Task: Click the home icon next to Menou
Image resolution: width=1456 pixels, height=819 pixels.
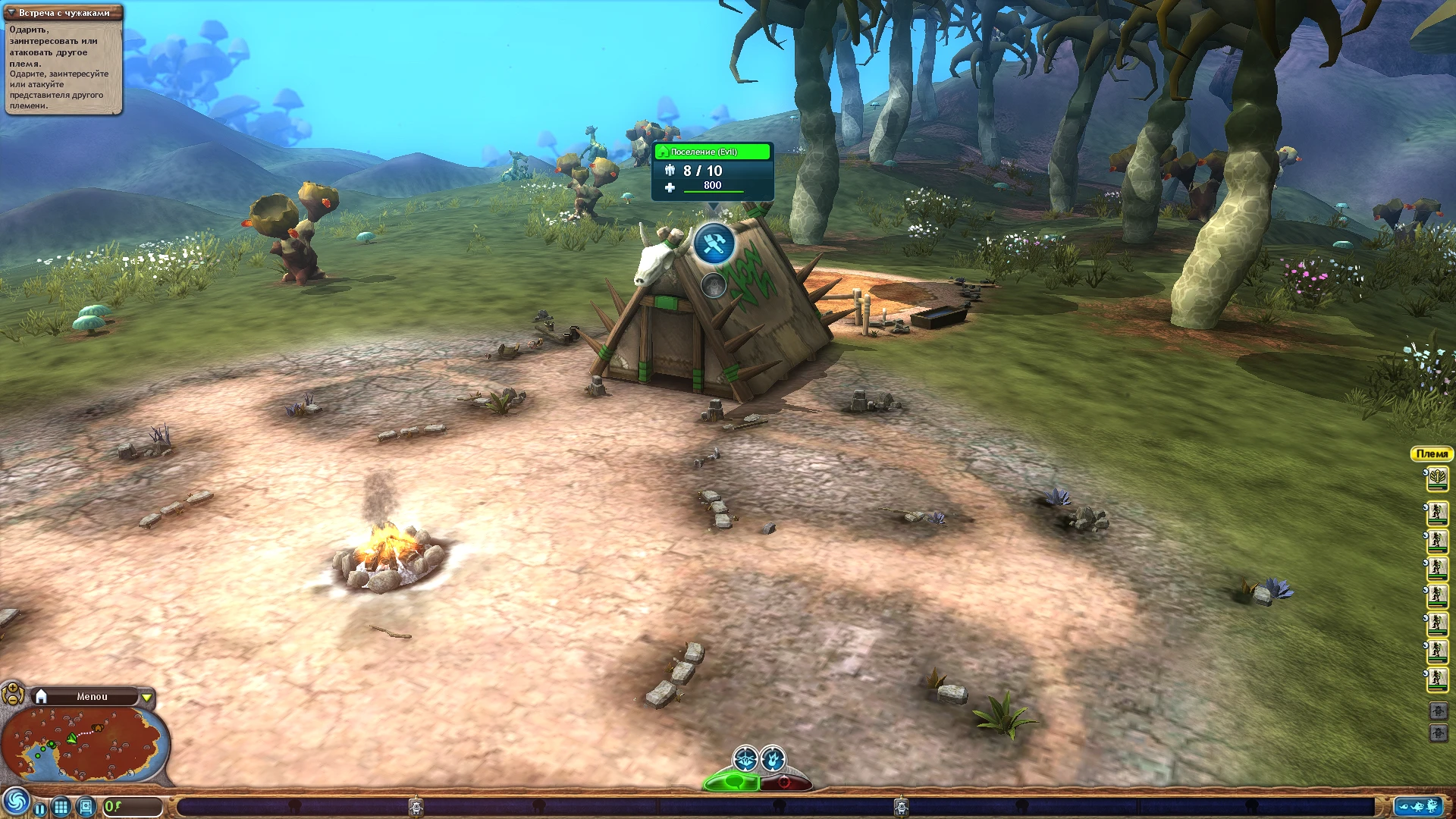Action: tap(40, 695)
